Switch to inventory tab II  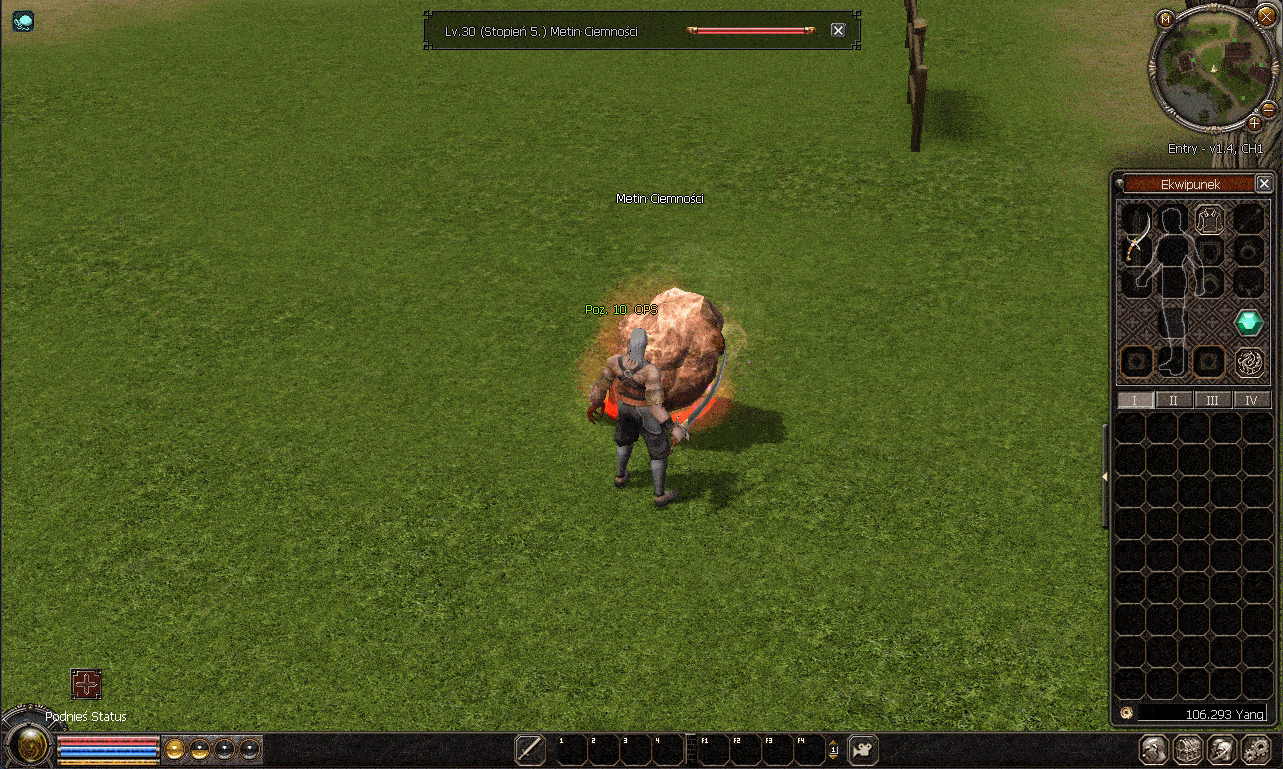coord(1173,399)
